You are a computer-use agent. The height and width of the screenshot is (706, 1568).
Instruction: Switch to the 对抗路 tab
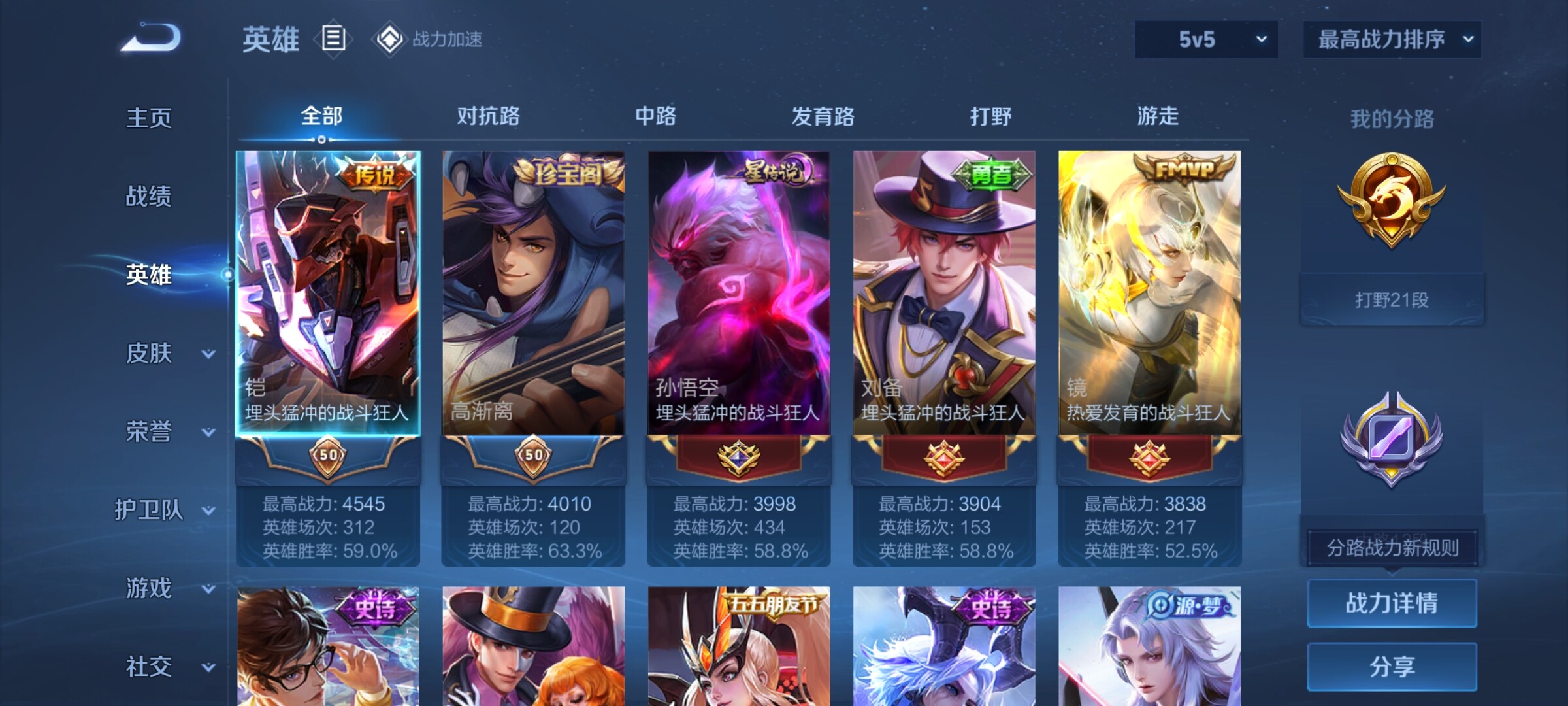[488, 116]
